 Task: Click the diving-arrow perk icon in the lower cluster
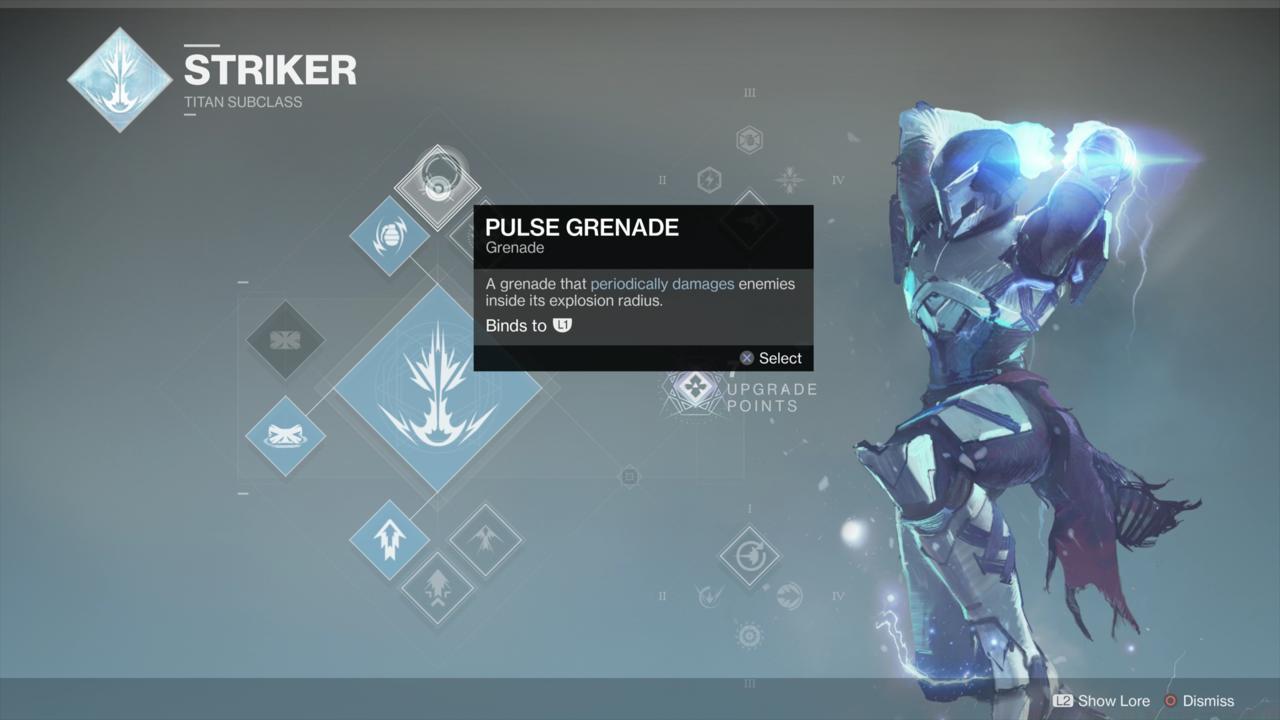[x=708, y=595]
